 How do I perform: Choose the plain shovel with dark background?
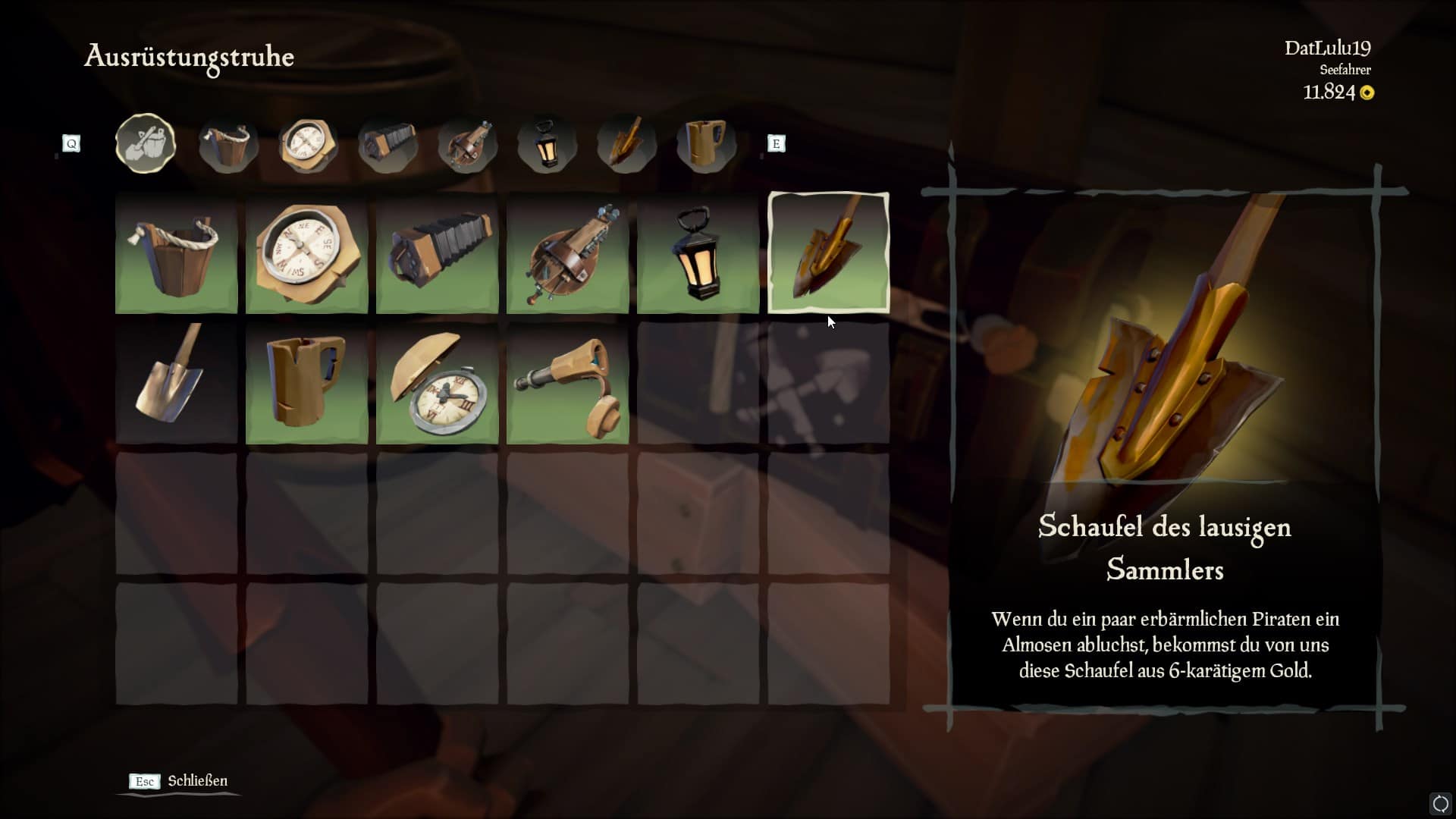(176, 383)
